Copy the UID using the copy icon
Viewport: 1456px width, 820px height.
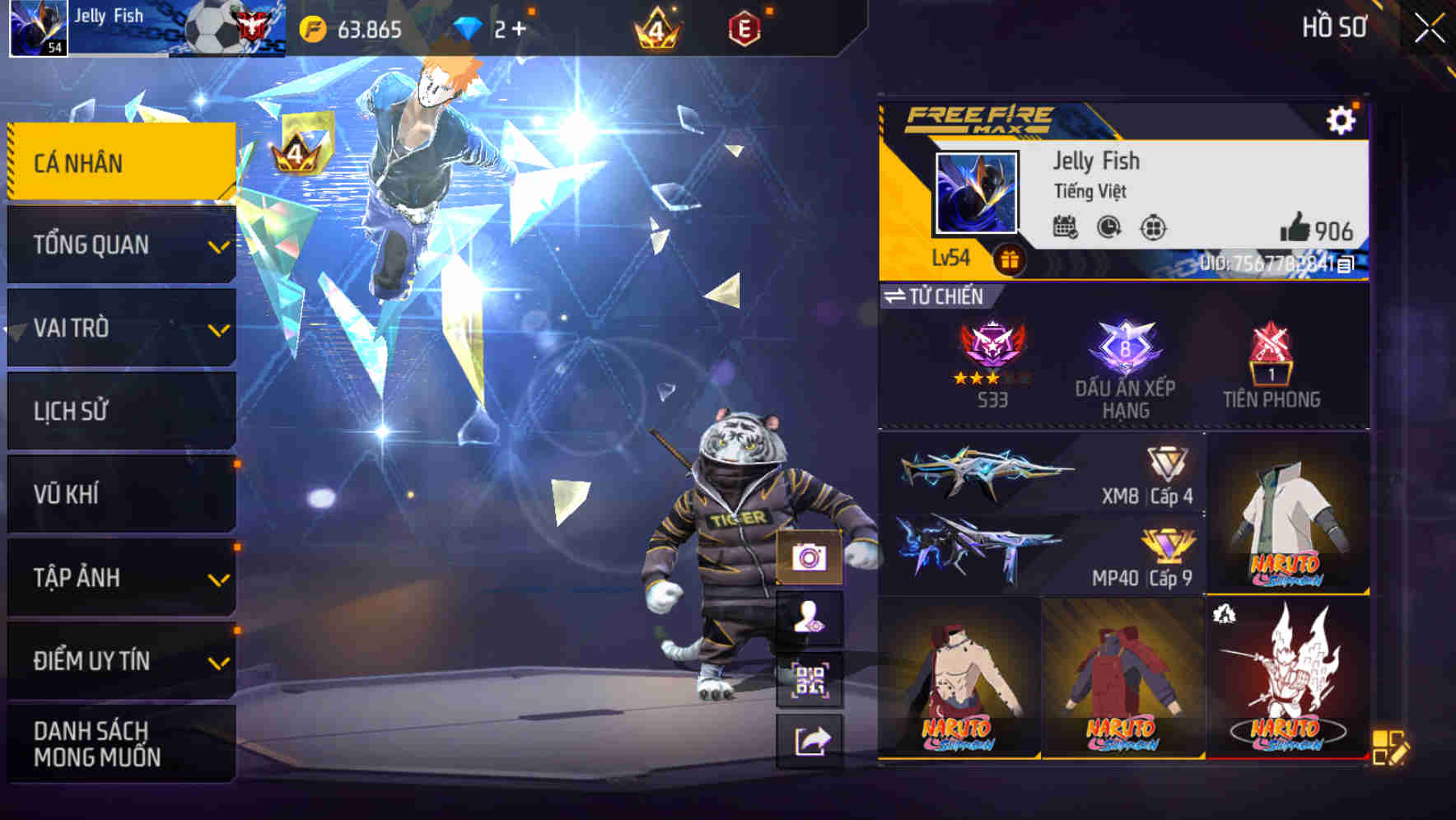[x=1347, y=267]
